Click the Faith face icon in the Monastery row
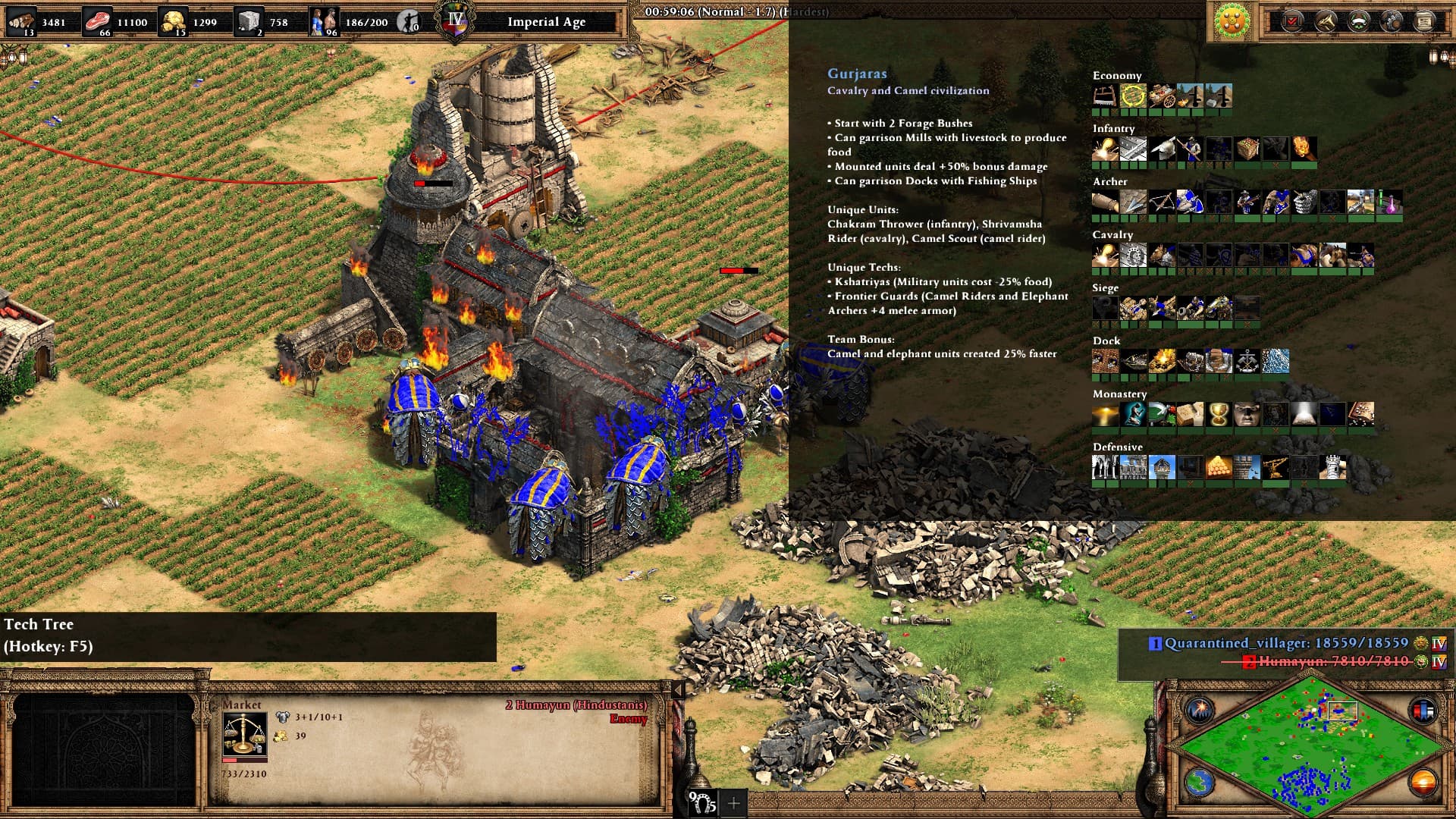 [1246, 414]
